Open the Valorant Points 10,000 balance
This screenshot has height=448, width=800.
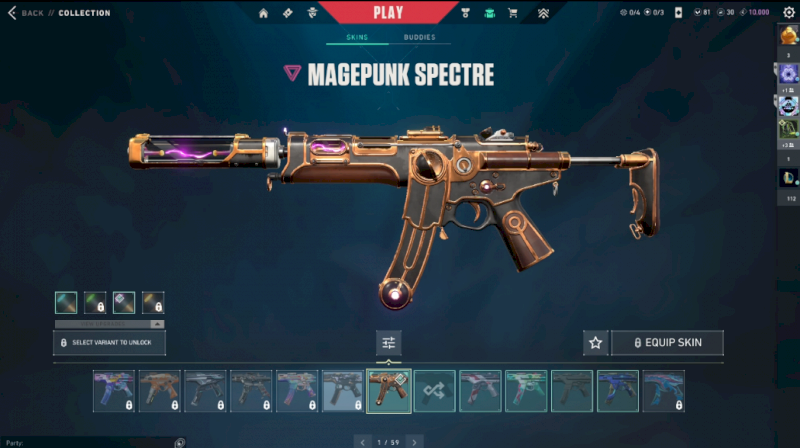coord(754,13)
